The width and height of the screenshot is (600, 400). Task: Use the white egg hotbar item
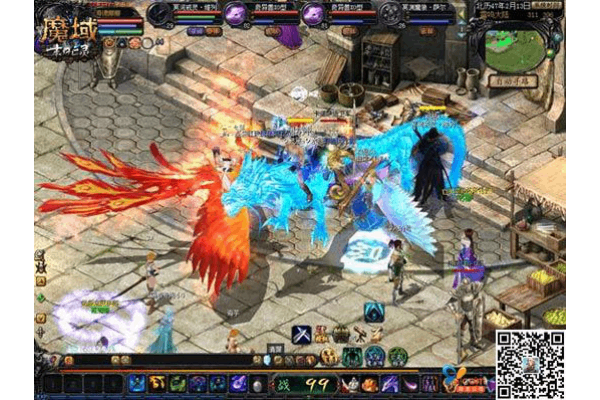coord(258,384)
